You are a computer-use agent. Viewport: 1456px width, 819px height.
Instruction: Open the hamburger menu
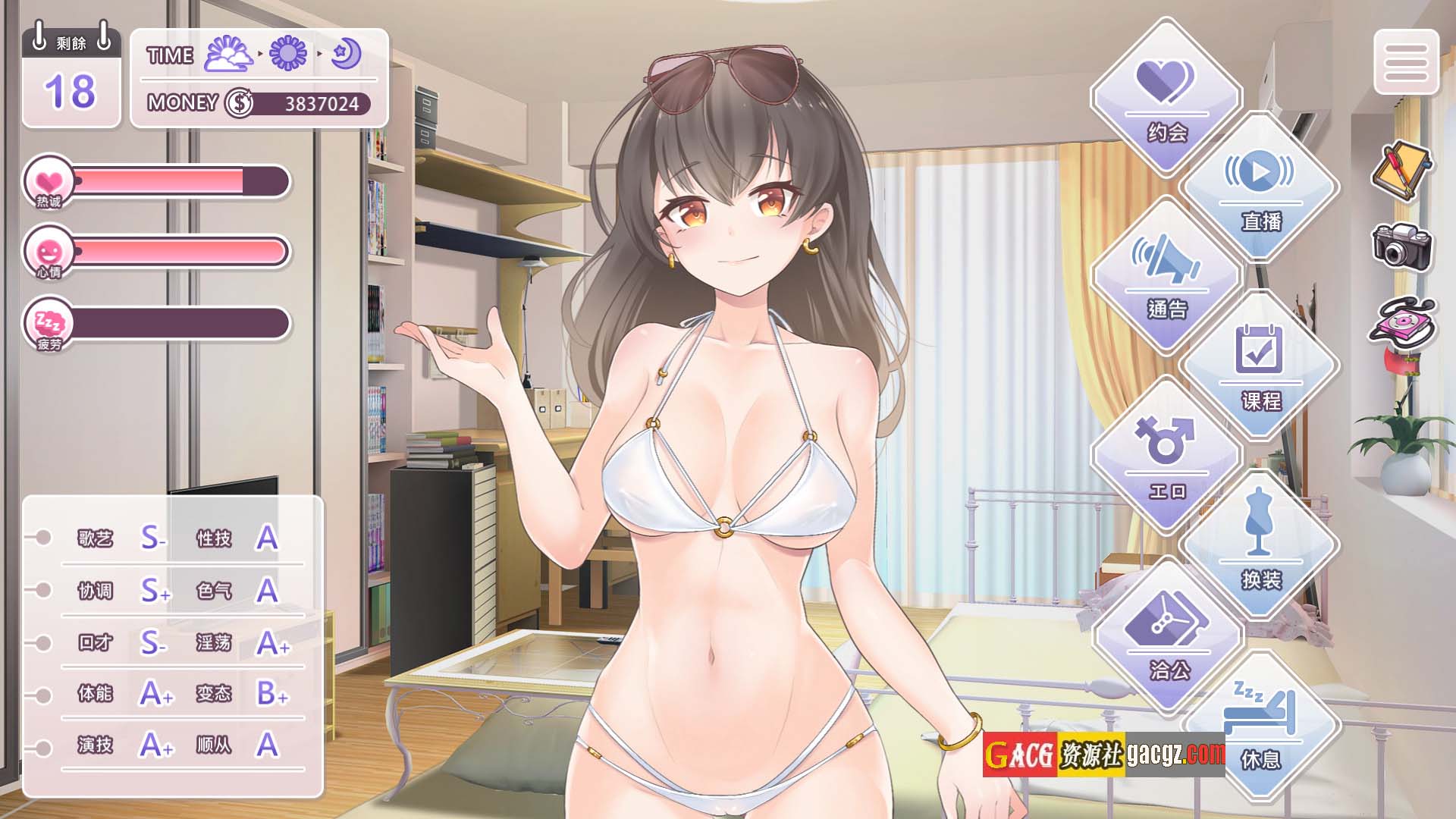click(x=1406, y=62)
